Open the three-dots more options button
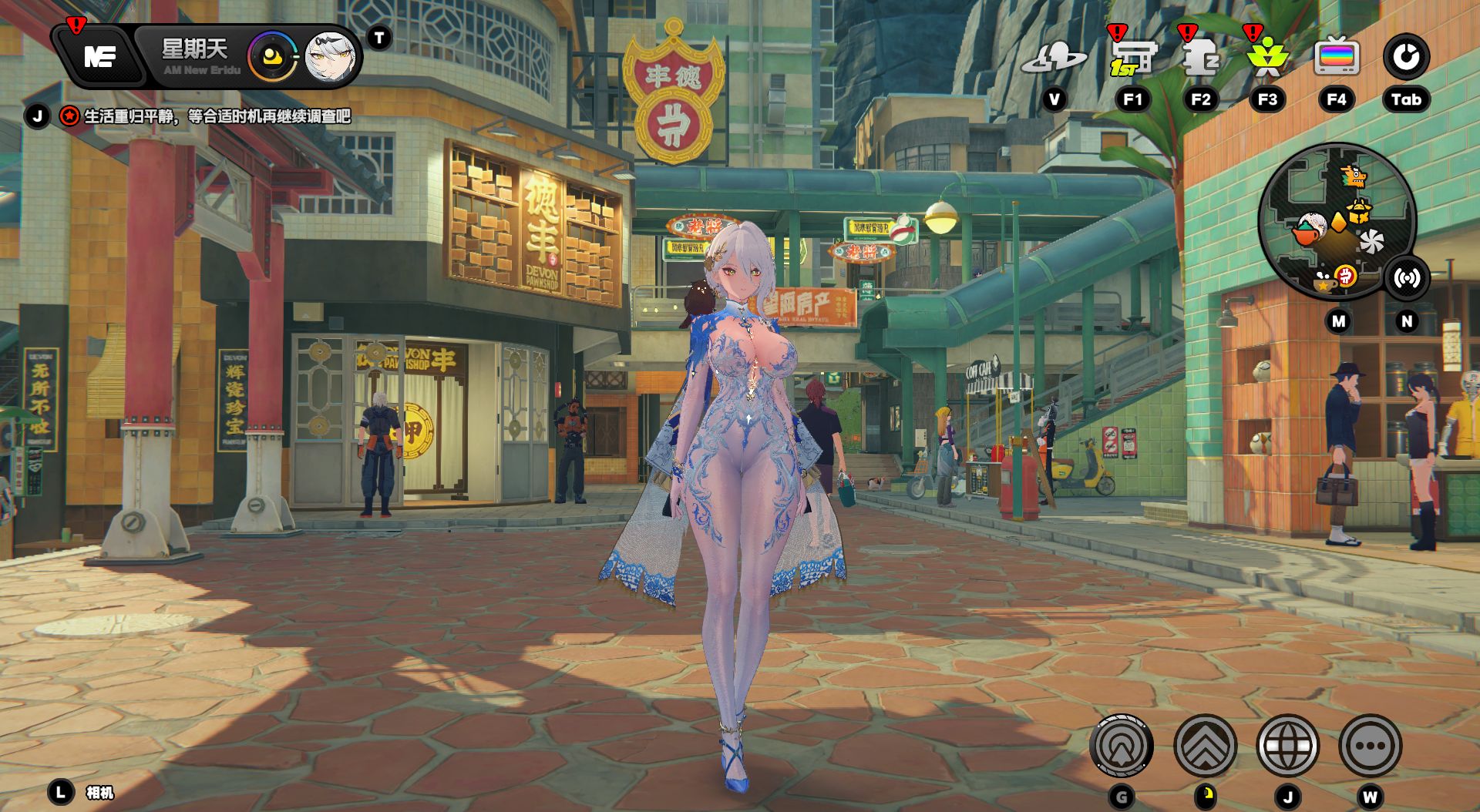This screenshot has width=1480, height=812. pos(1370,746)
